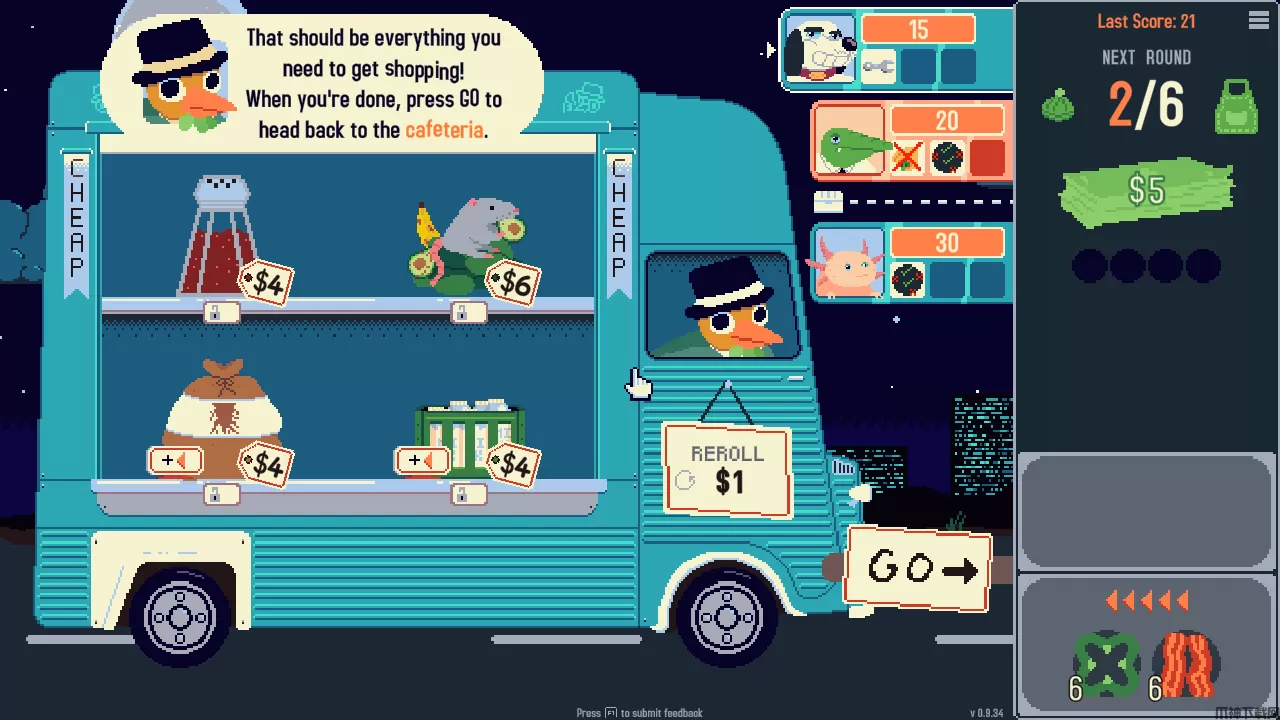Select the dog customer card
Viewport: 1280px width, 720px height.
(820, 48)
